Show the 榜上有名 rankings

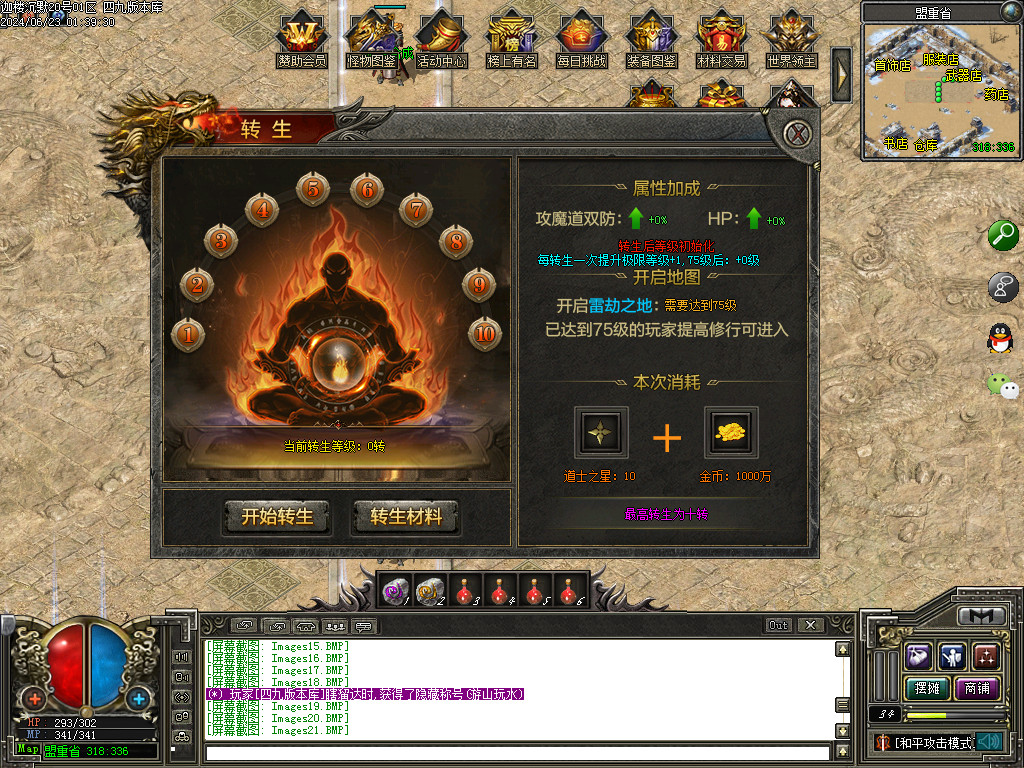point(512,38)
